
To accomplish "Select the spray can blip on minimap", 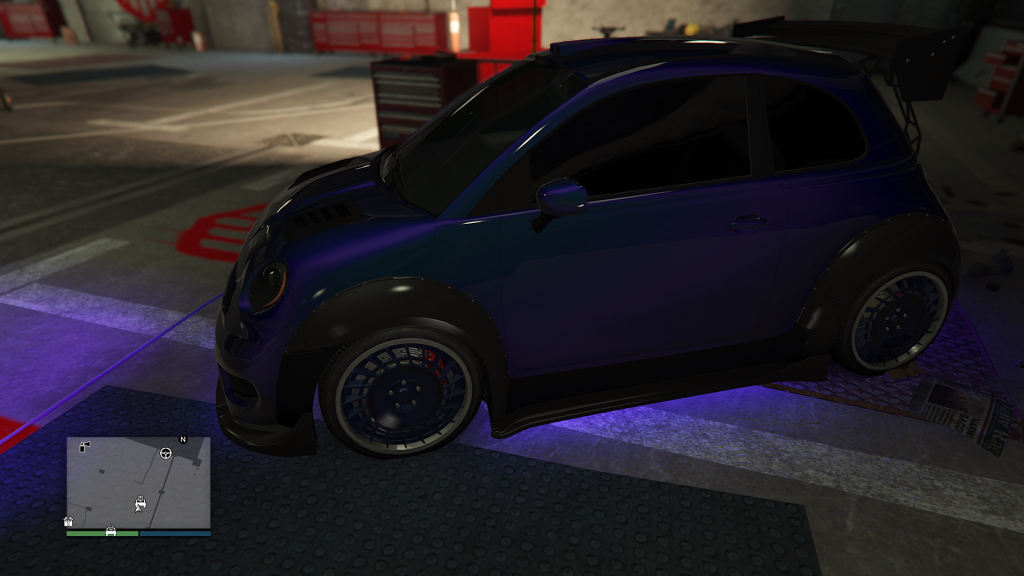I will coord(84,445).
